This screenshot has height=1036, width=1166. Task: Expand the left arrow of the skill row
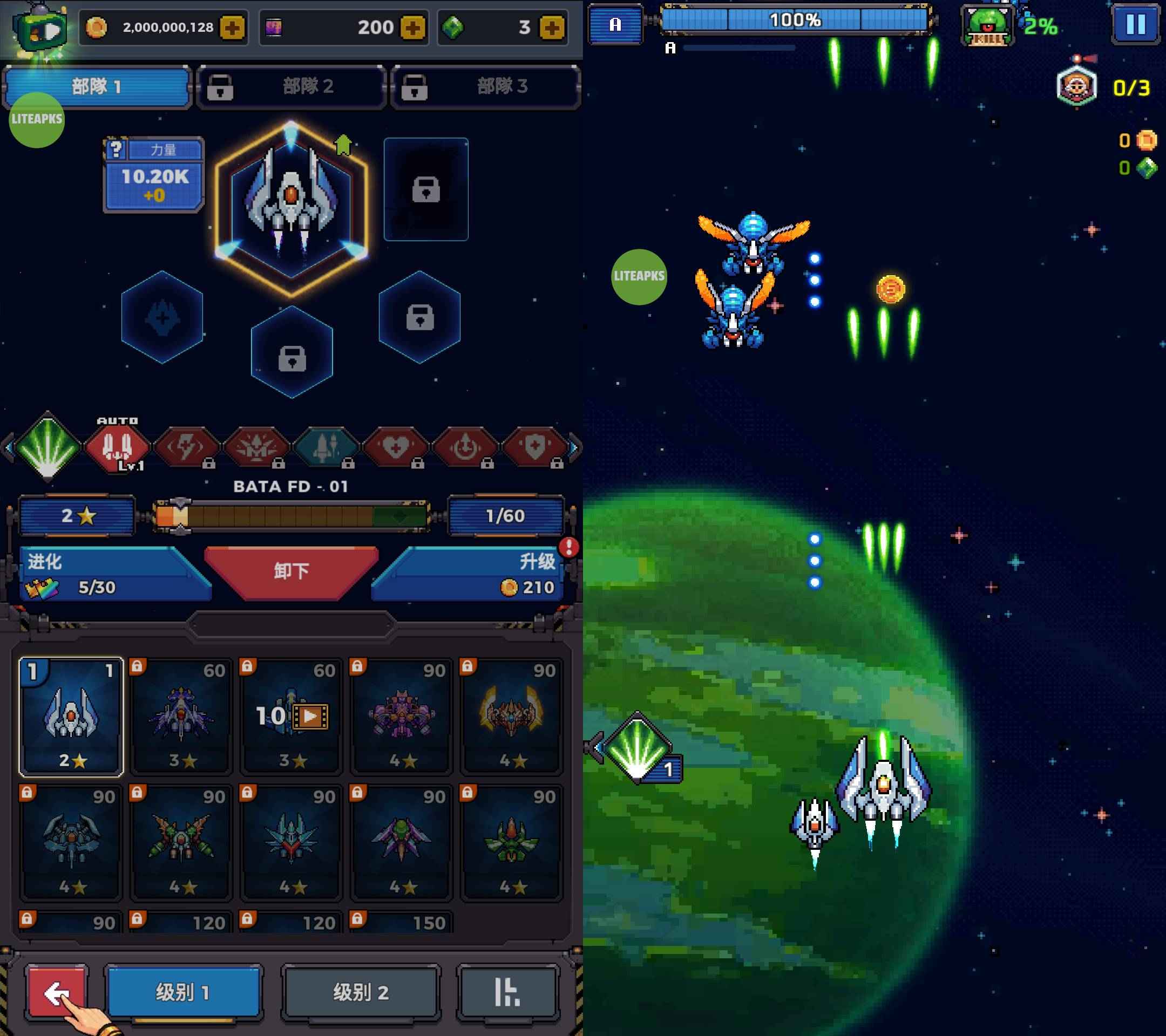[8, 449]
